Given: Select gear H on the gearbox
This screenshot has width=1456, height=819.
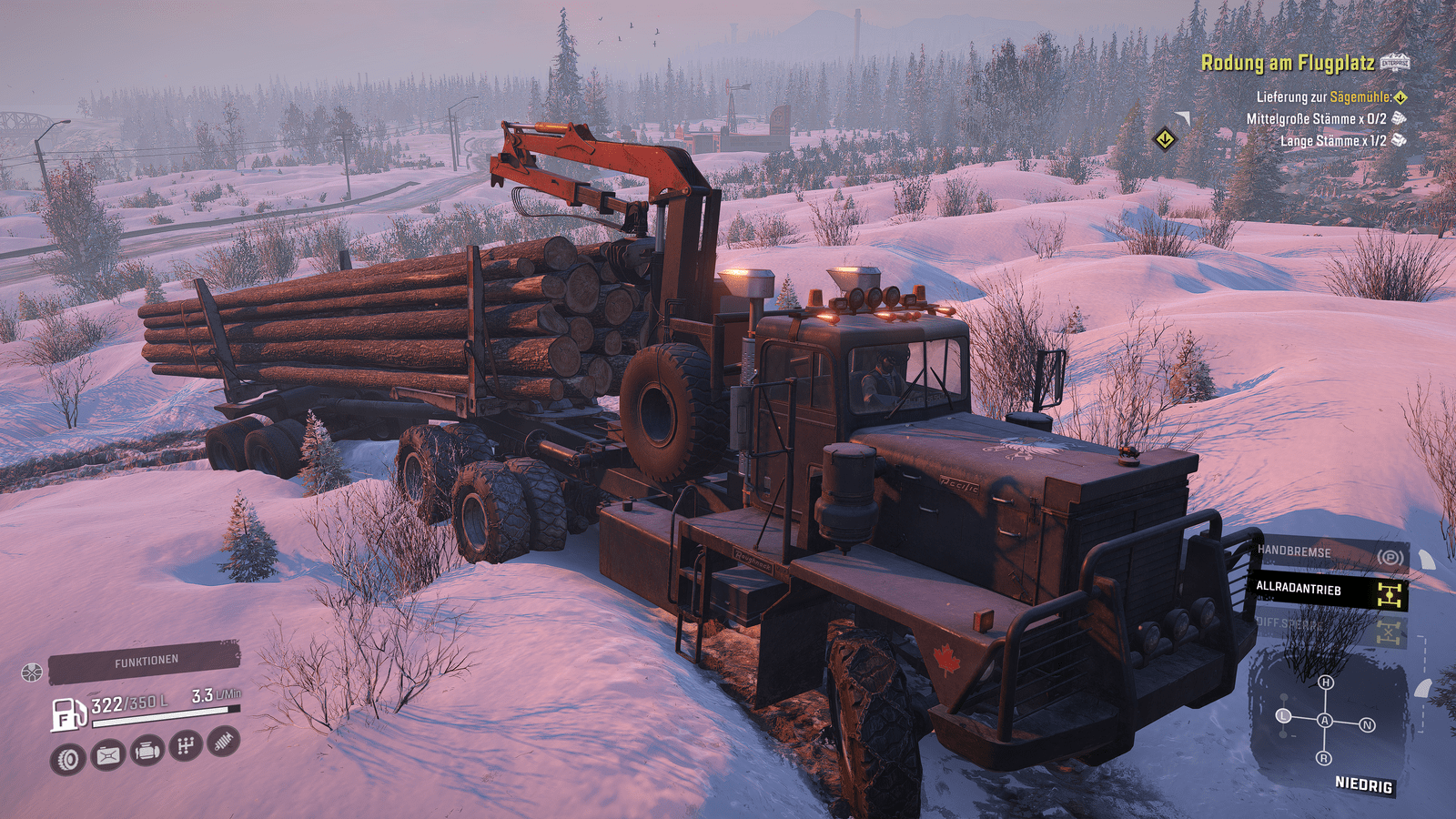Looking at the screenshot, I should (1326, 682).
